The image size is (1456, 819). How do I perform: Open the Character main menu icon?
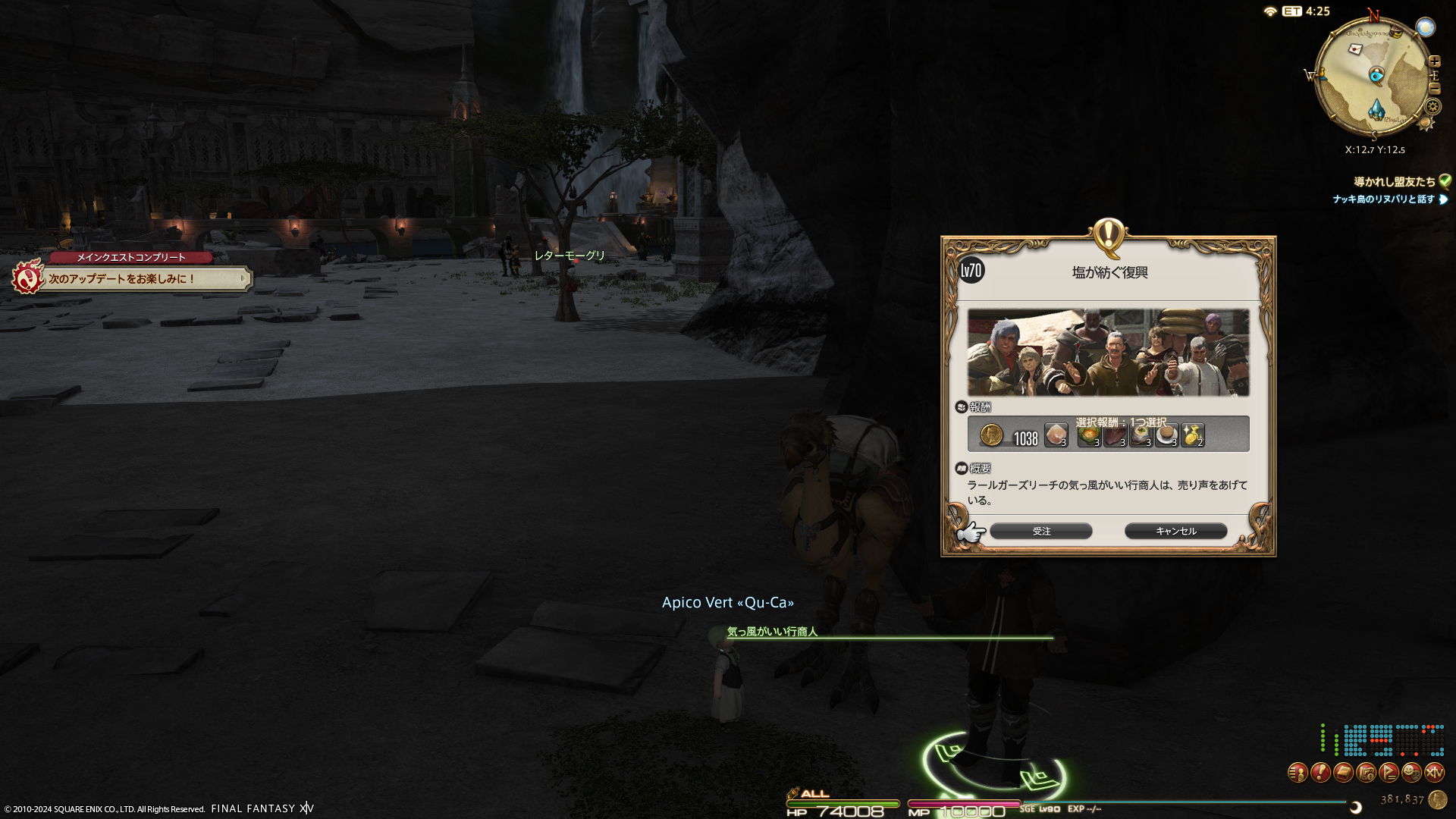tap(1298, 773)
